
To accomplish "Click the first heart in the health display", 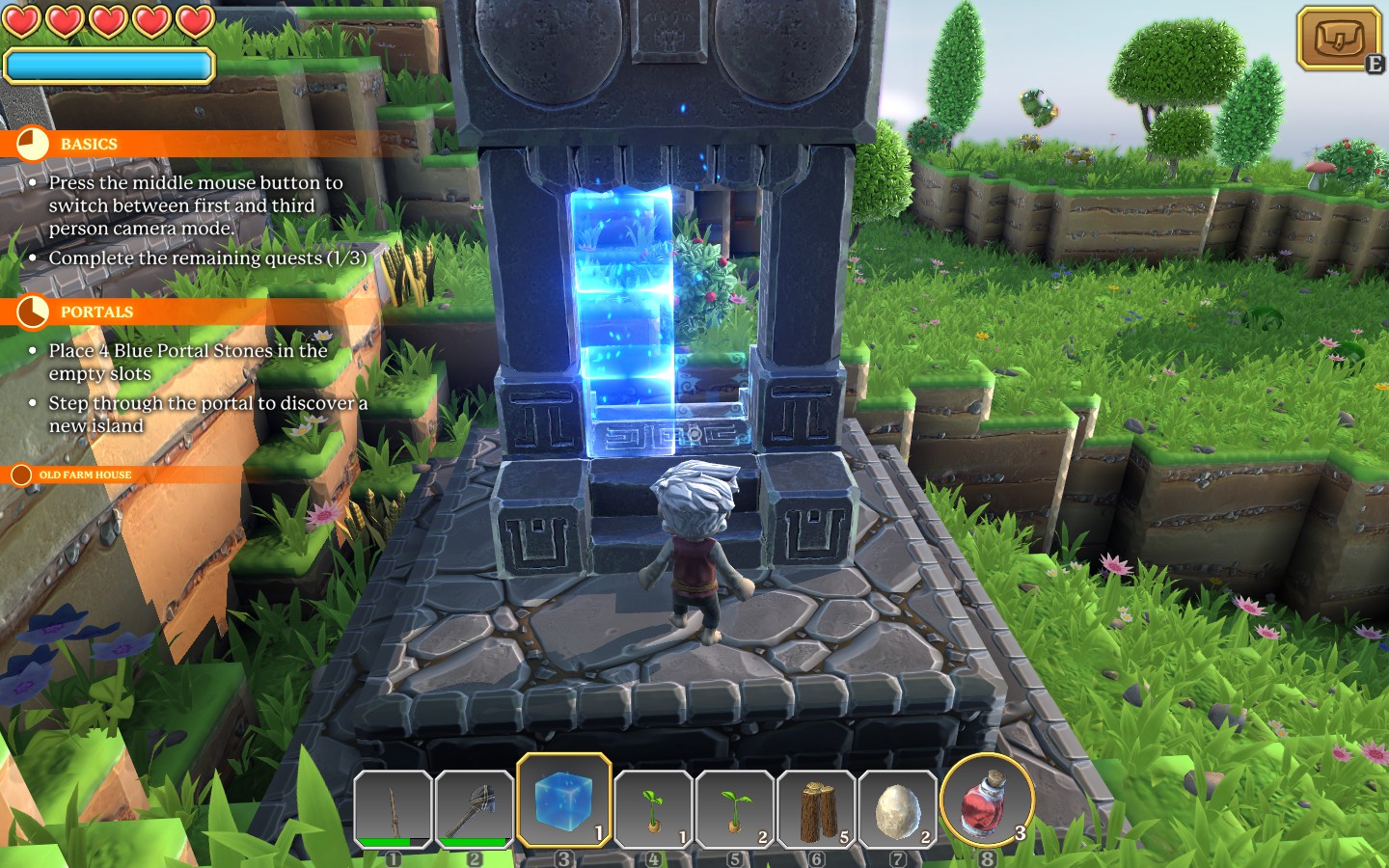I will [21, 21].
